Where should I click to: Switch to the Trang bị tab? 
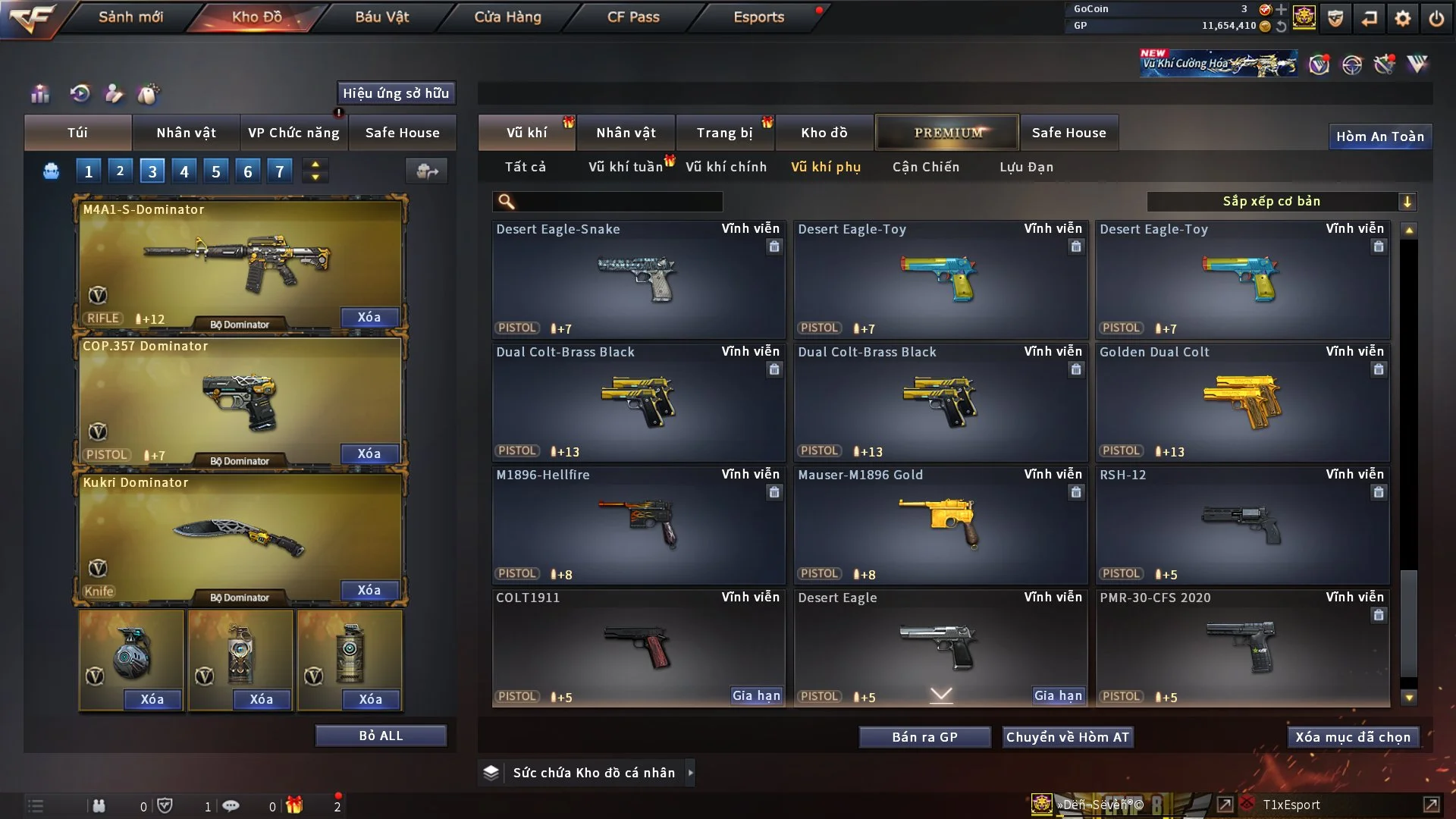[x=724, y=133]
